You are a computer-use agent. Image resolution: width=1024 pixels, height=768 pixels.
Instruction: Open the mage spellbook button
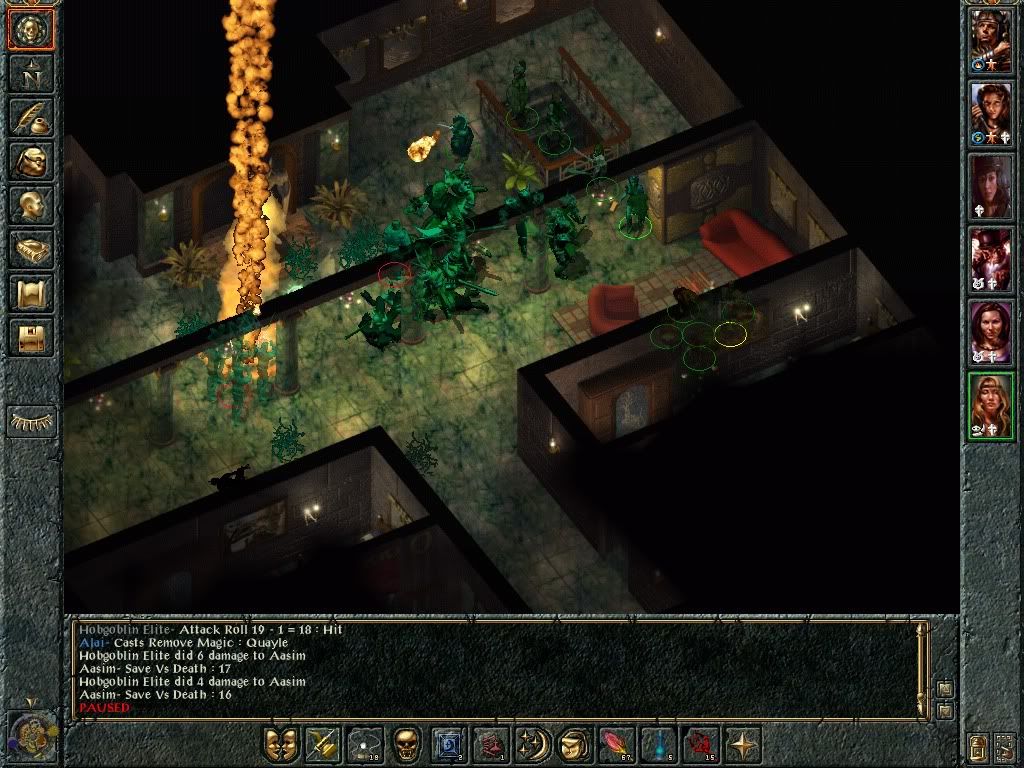tap(31, 249)
